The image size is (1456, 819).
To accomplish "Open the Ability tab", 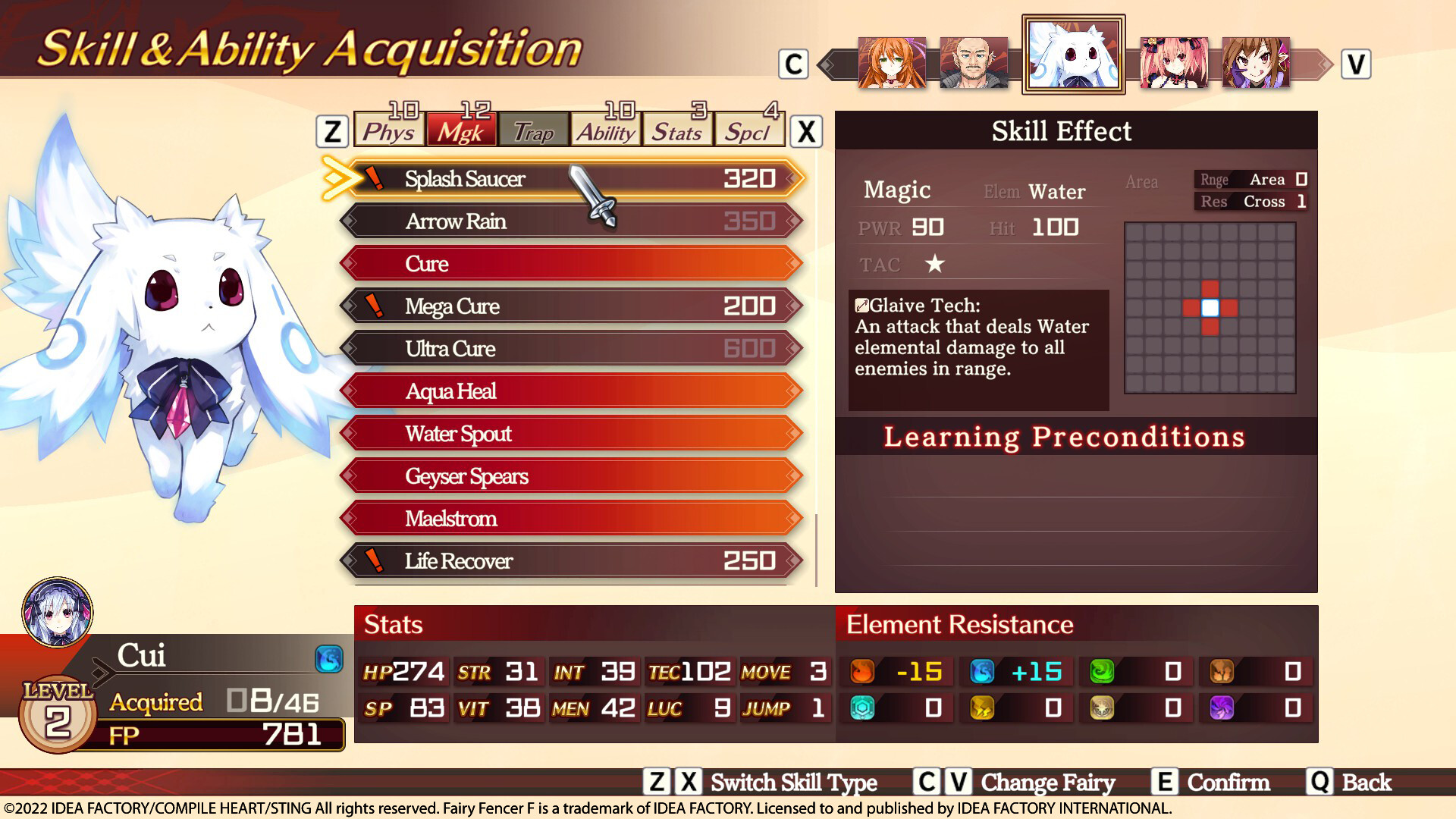I will (605, 130).
